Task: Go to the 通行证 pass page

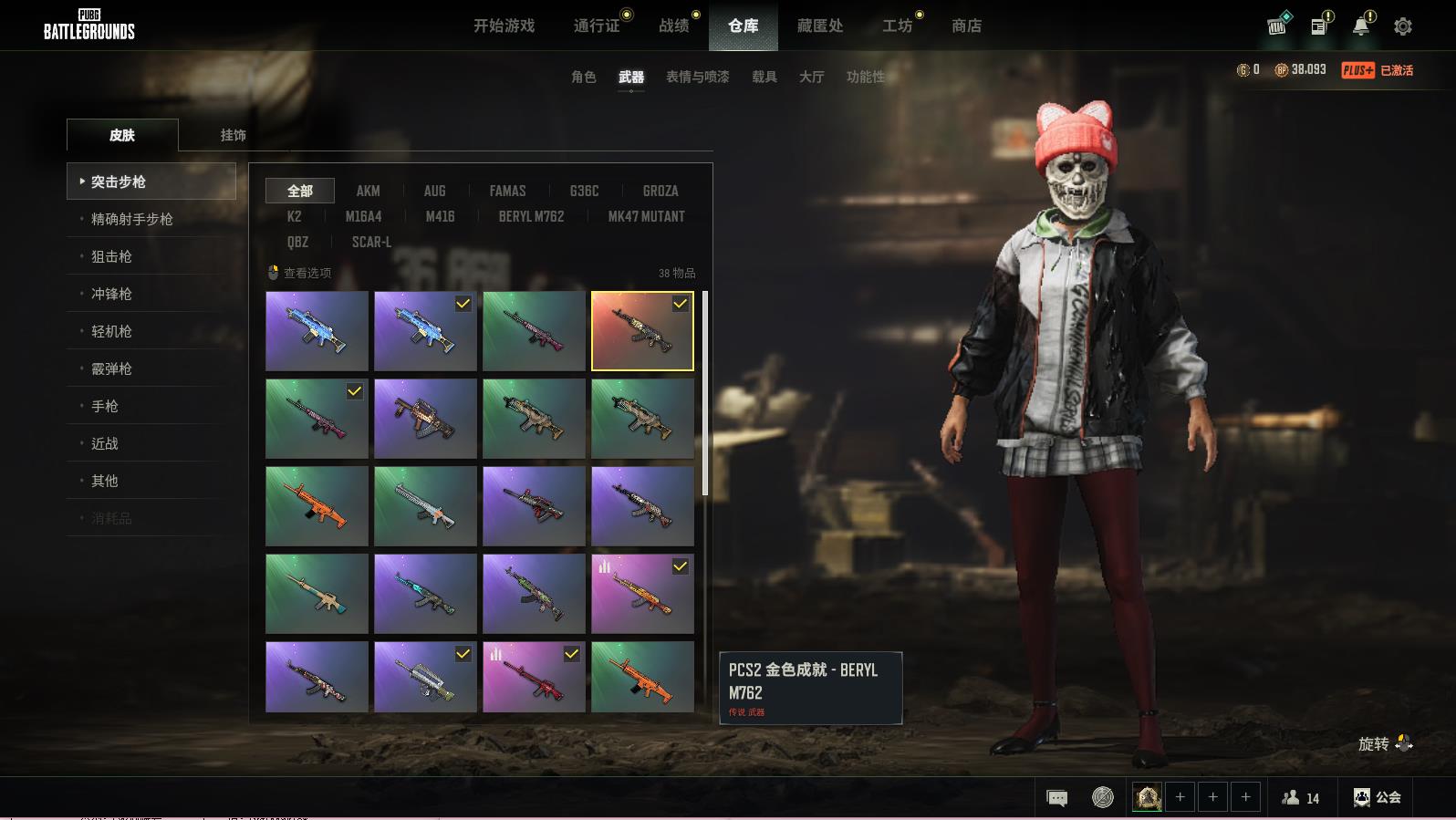Action: (x=597, y=26)
